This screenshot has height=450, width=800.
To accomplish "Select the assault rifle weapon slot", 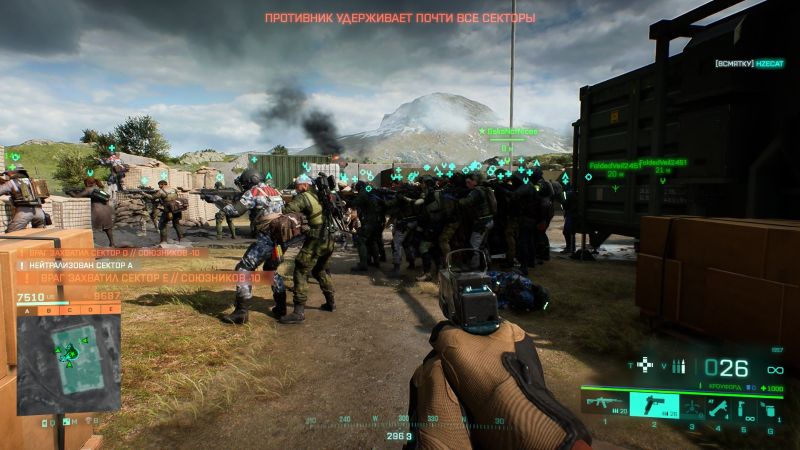I will (x=606, y=407).
